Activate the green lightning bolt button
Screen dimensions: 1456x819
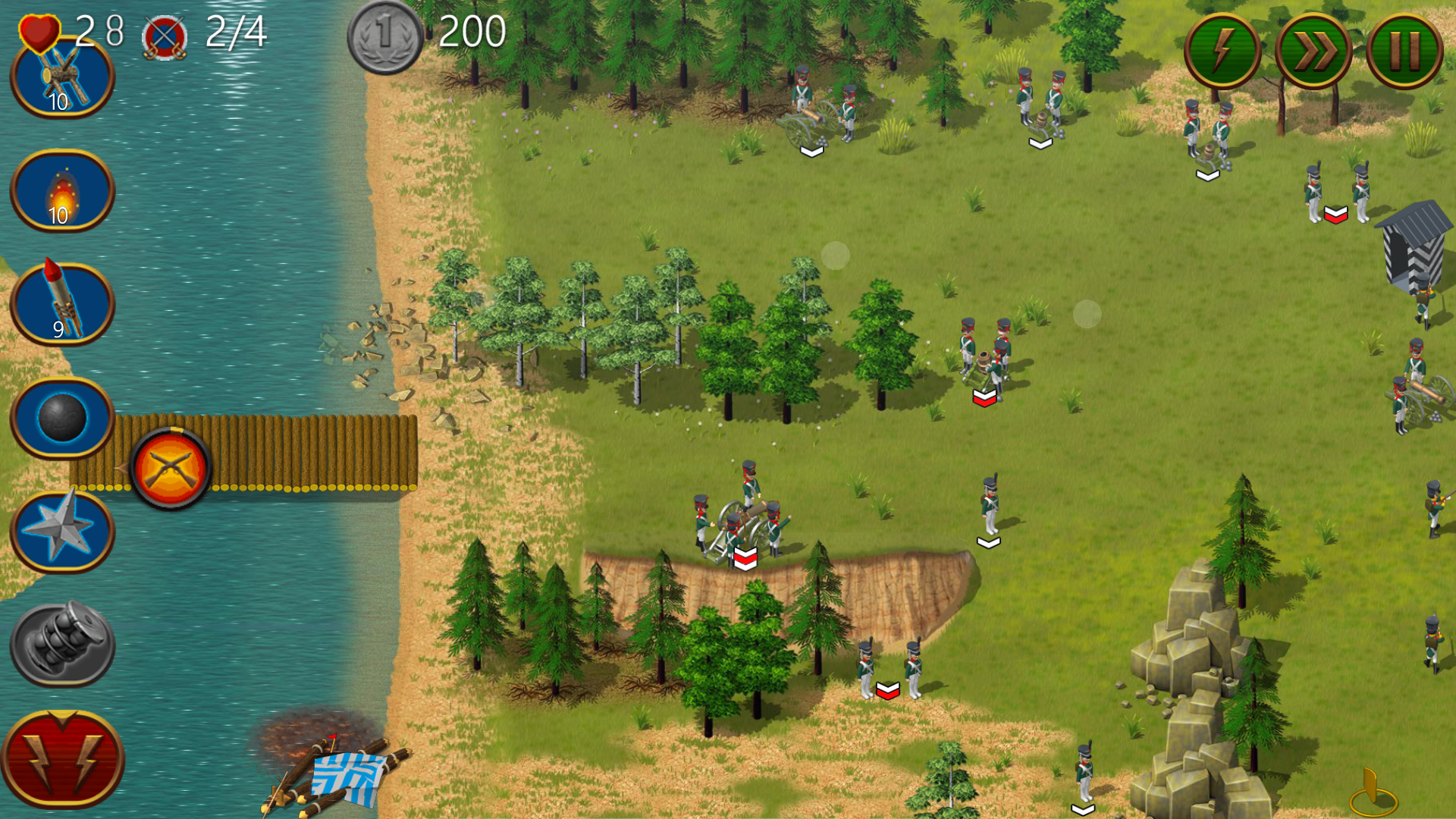coord(1222,52)
